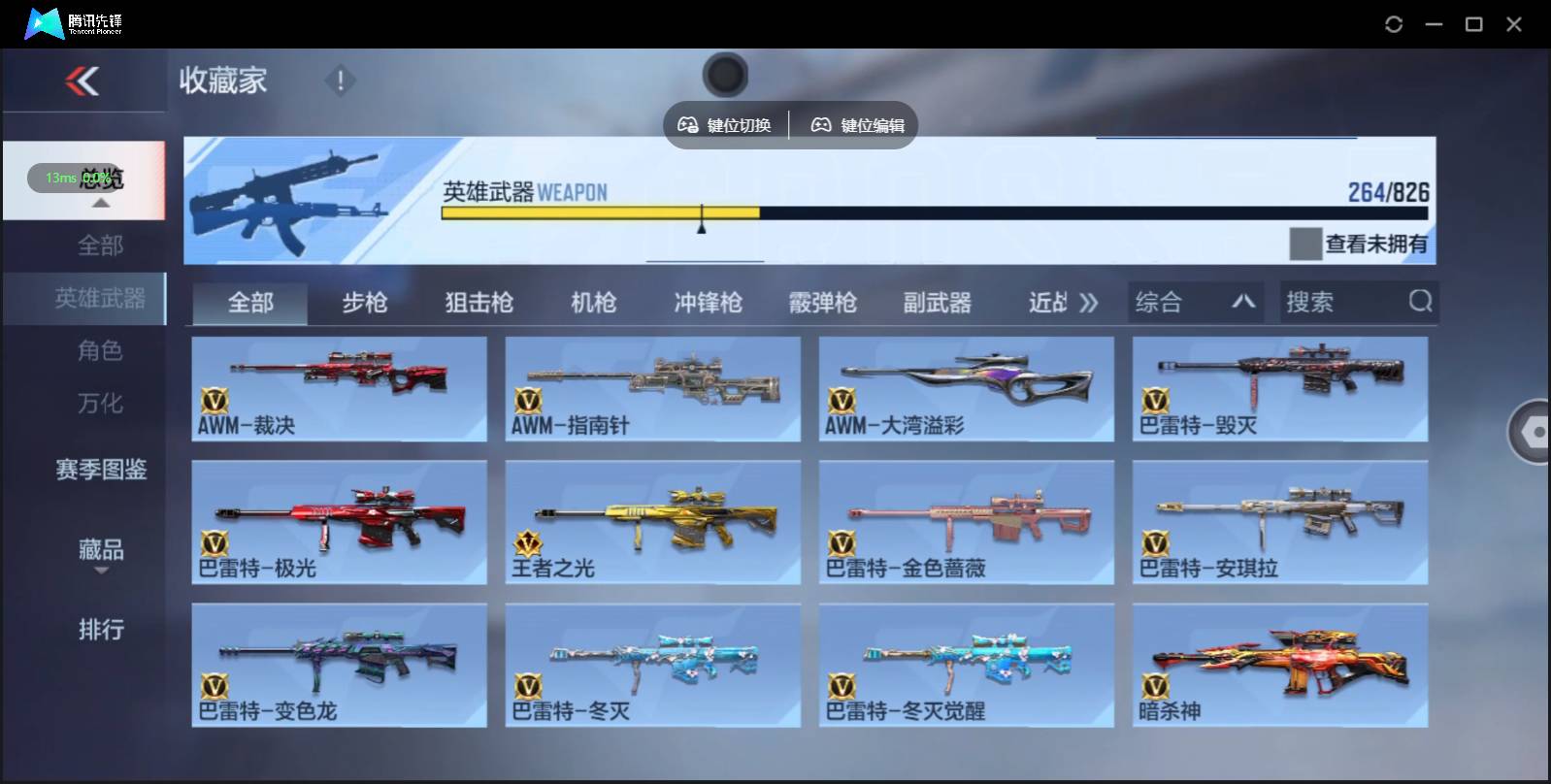Click the 搜索 search input field
This screenshot has width=1551, height=784.
click(x=1339, y=302)
